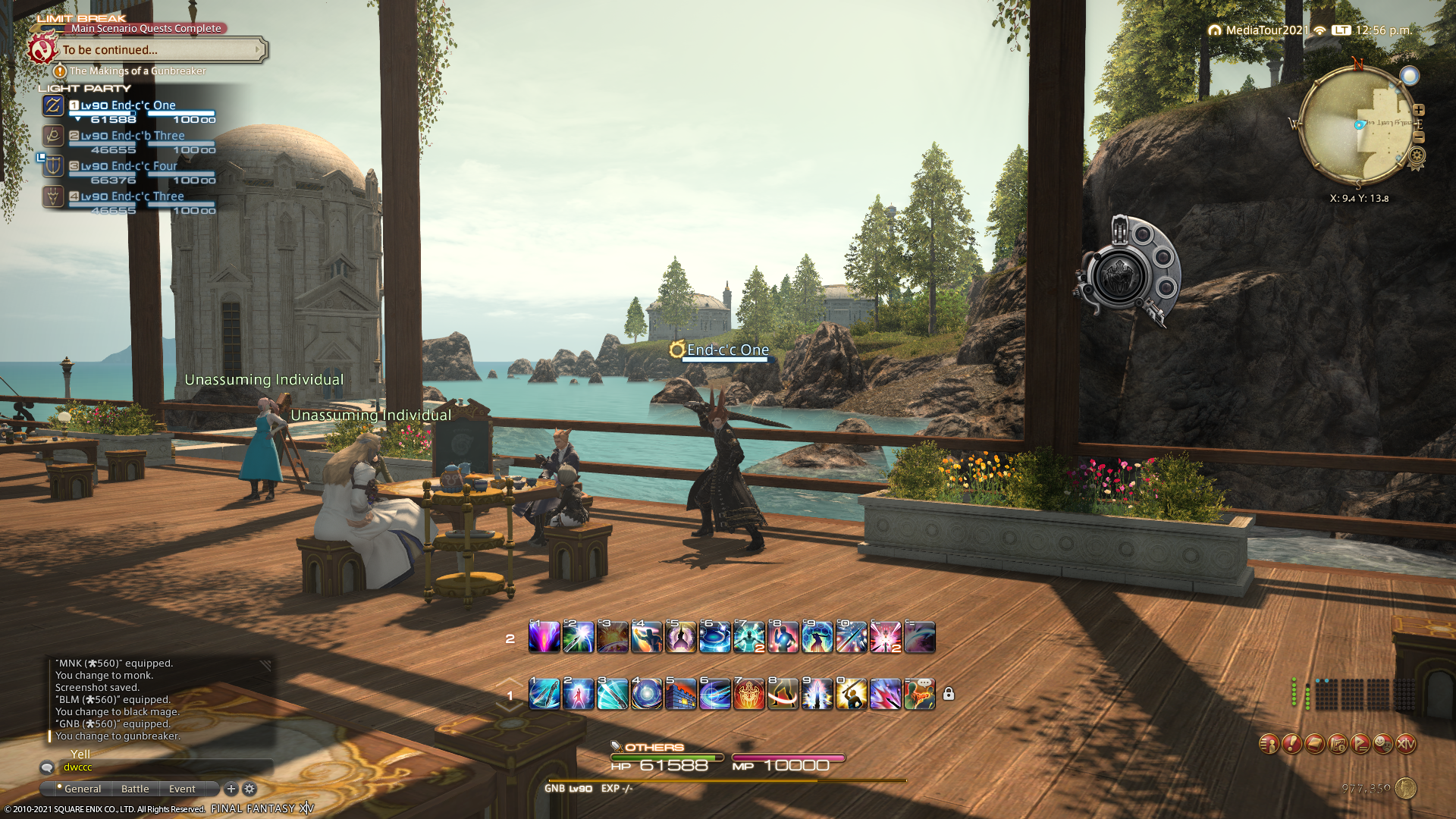The image size is (1456, 819).
Task: Use the golden winged shield ability
Action: [x=748, y=695]
